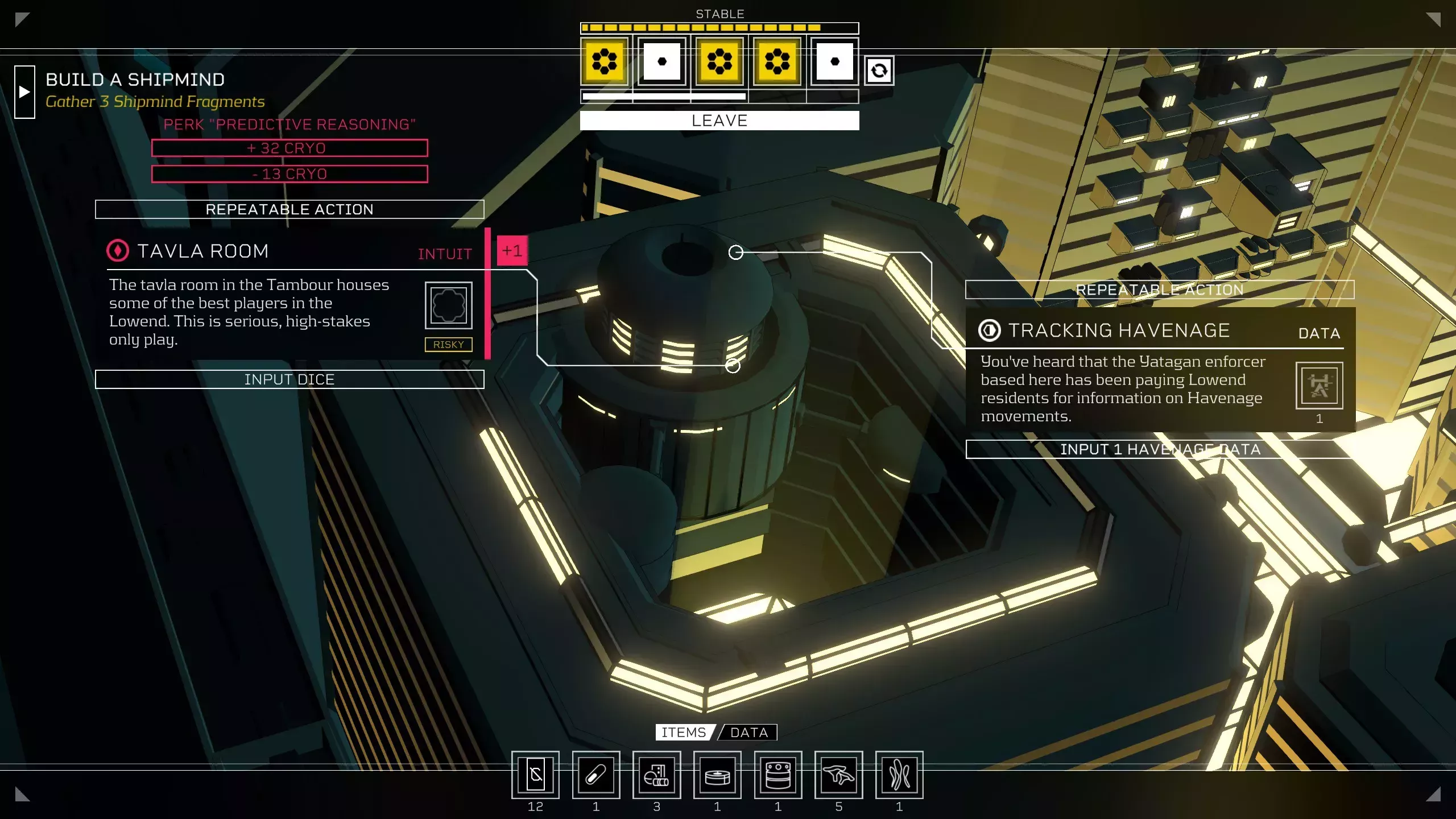
Task: Select the flat disc canister item
Action: pyautogui.click(x=717, y=775)
